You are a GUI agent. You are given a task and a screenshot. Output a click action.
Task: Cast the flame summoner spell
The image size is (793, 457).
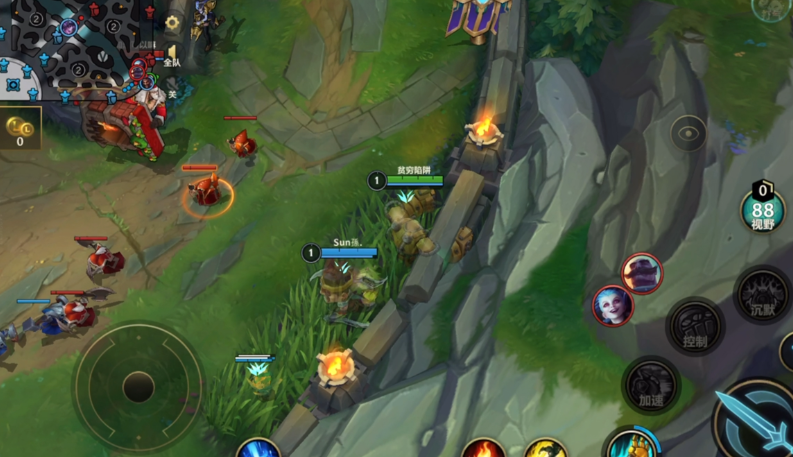[483, 449]
